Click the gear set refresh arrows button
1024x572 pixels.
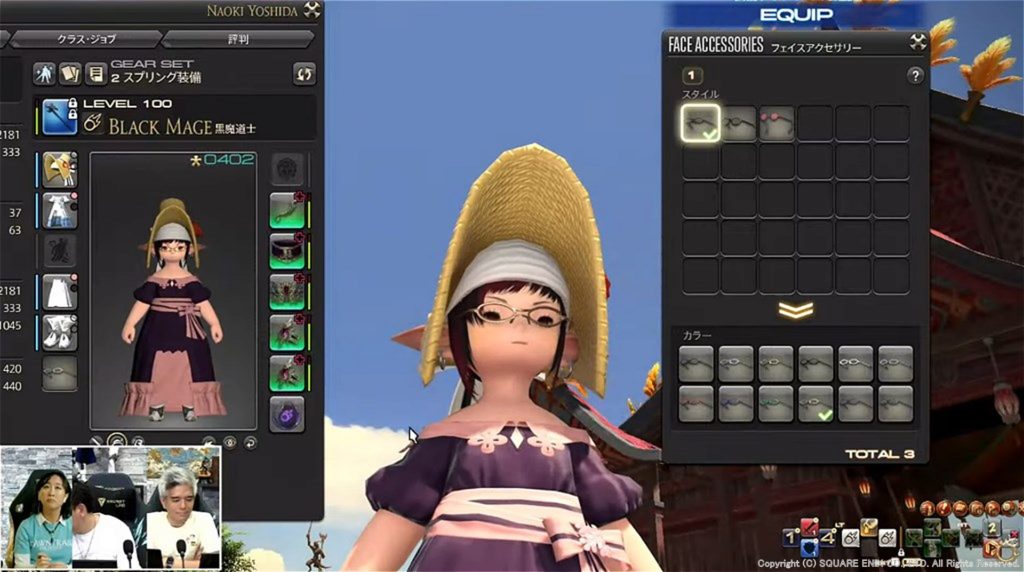point(304,73)
